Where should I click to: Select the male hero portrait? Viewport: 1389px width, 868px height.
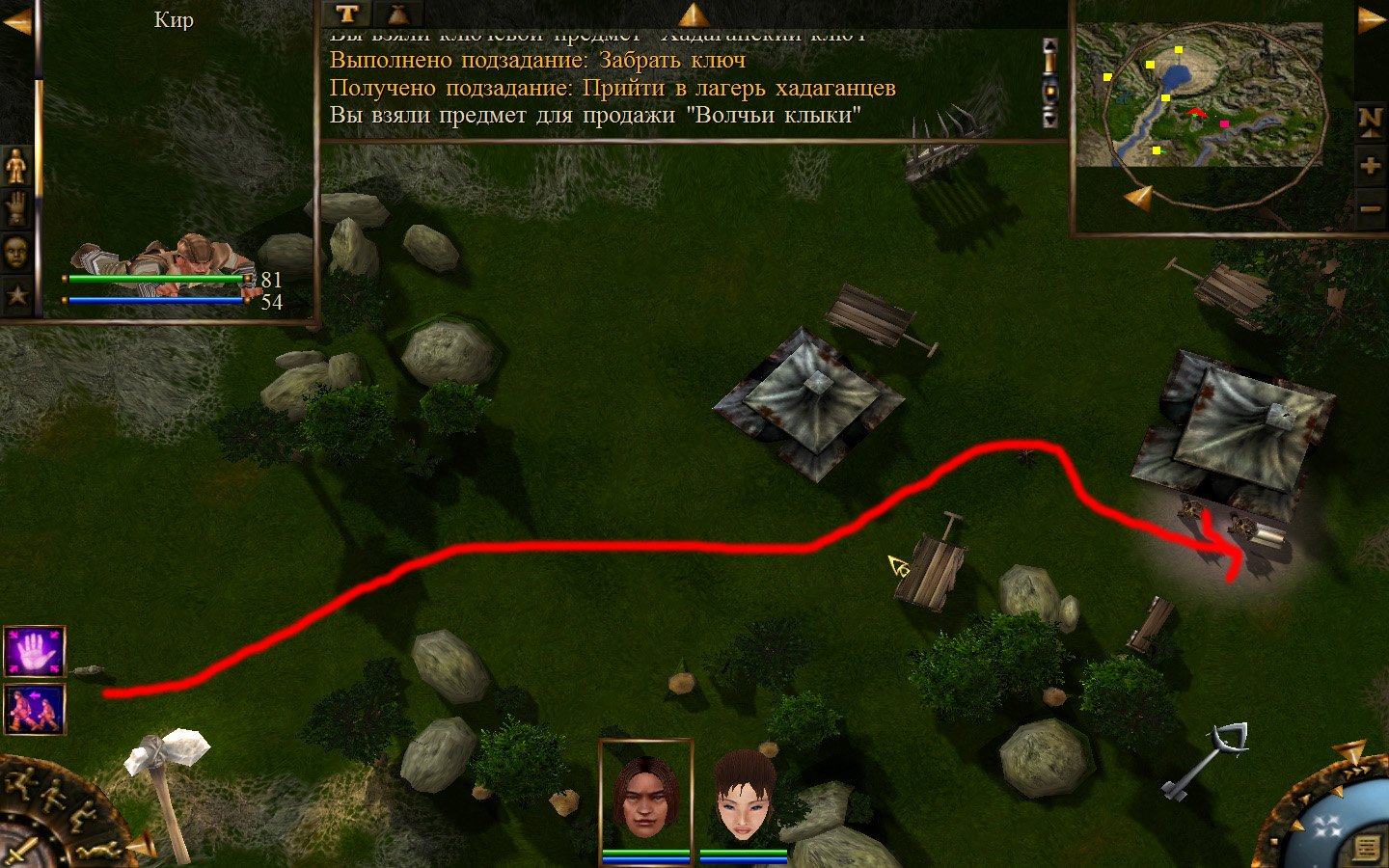[645, 797]
